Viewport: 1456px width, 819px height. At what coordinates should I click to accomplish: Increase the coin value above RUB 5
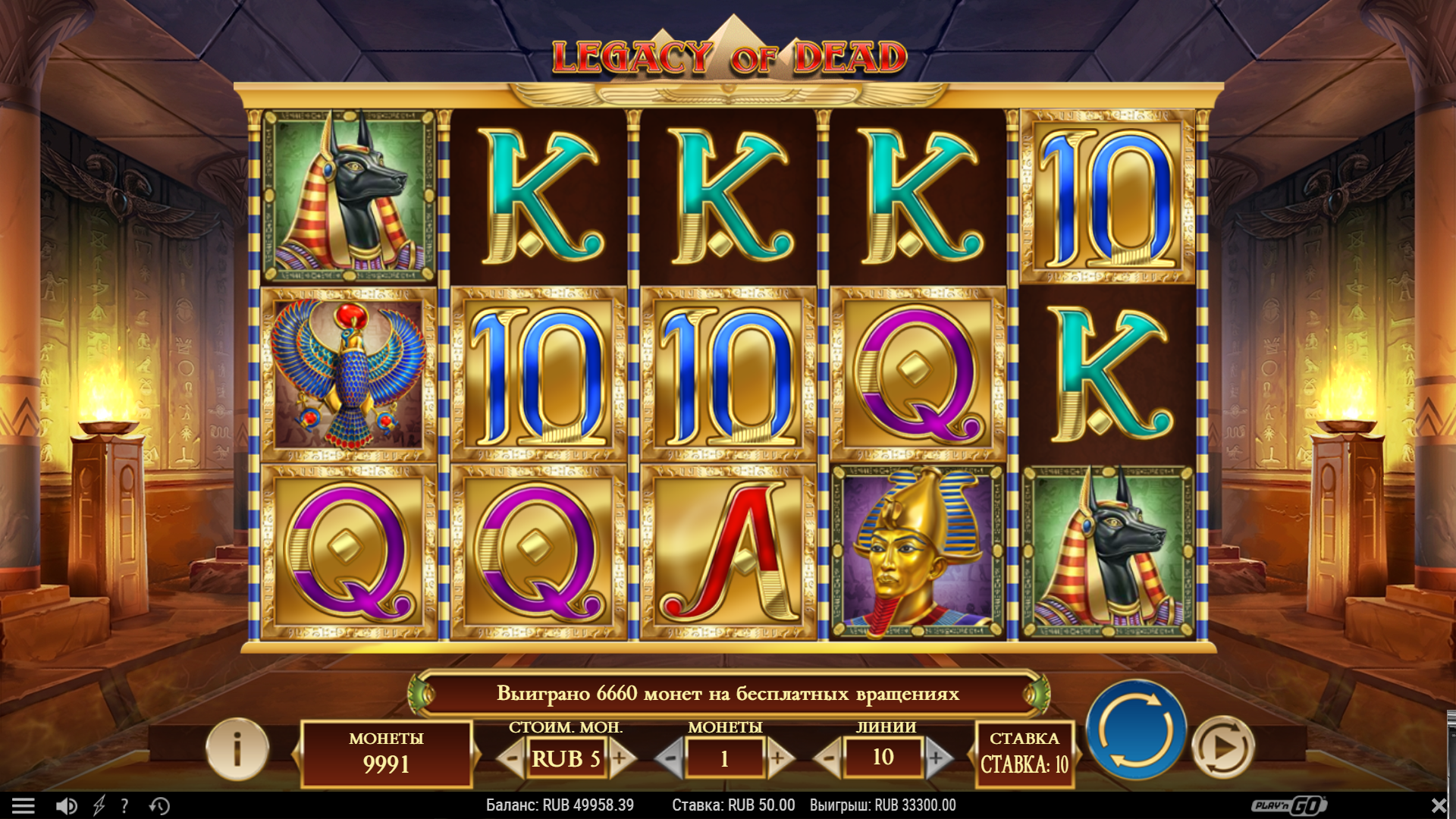[620, 758]
